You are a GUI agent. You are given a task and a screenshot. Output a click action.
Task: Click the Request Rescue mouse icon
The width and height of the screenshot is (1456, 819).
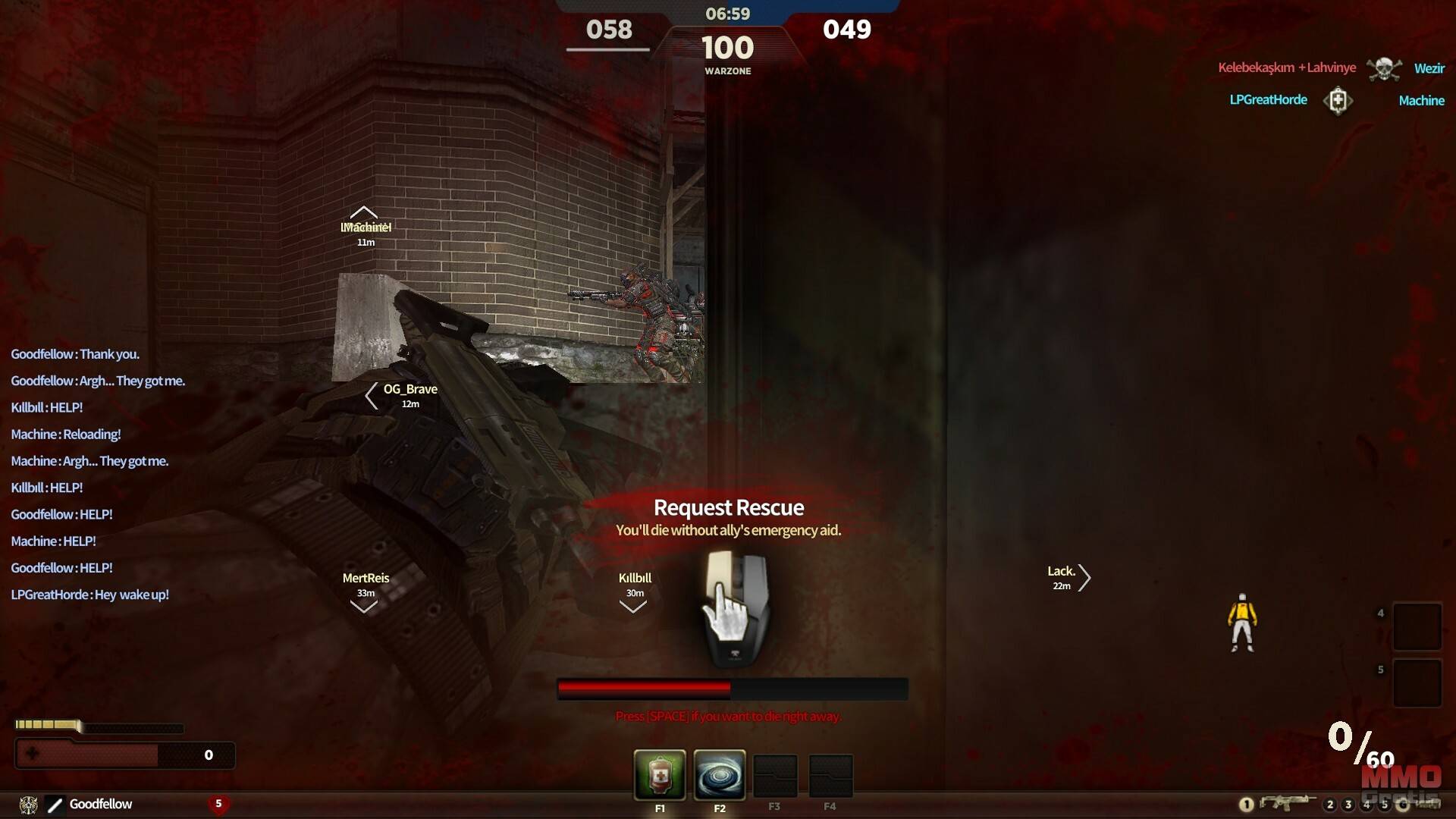(734, 607)
